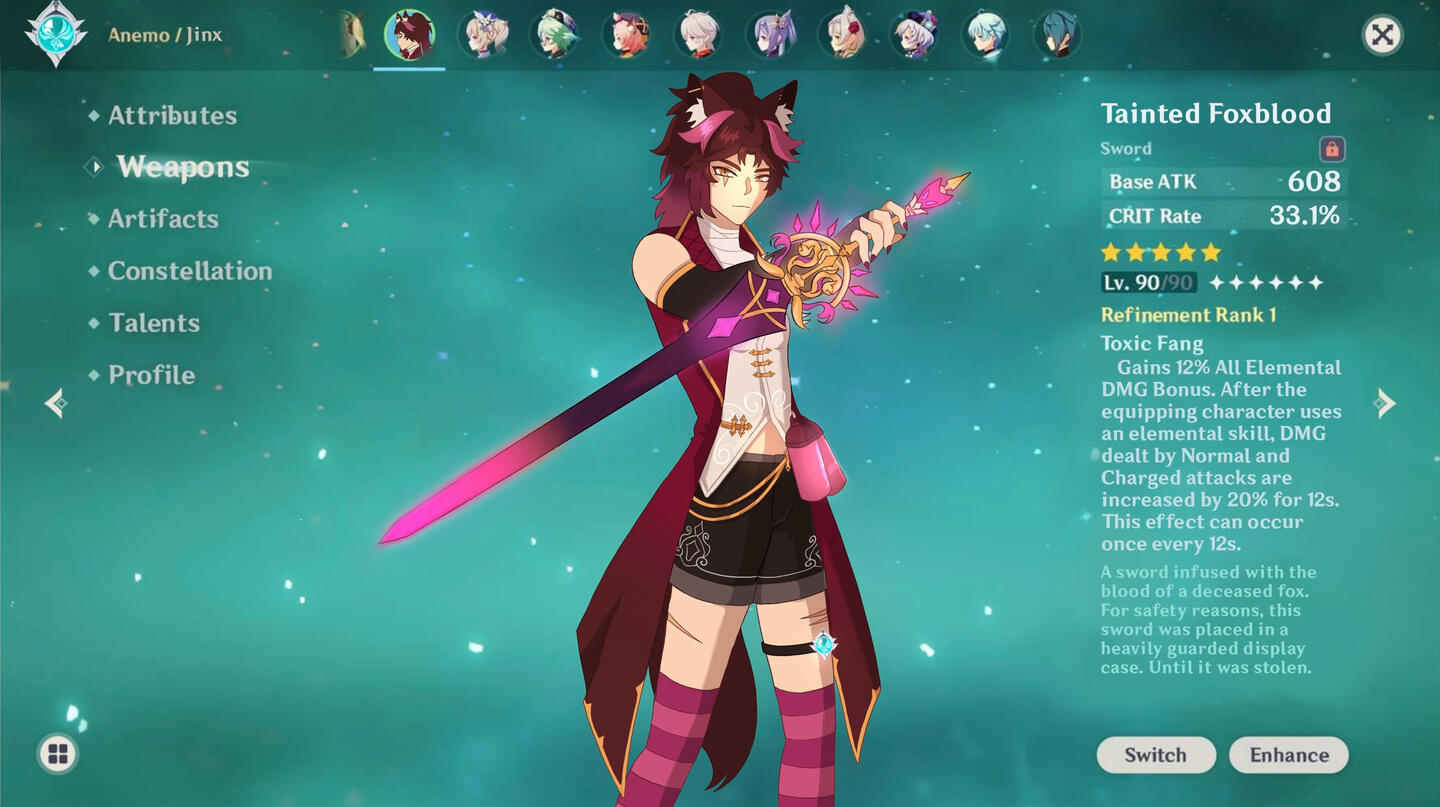This screenshot has width=1440, height=807.
Task: Open the four-square grid menu button
Action: (58, 754)
